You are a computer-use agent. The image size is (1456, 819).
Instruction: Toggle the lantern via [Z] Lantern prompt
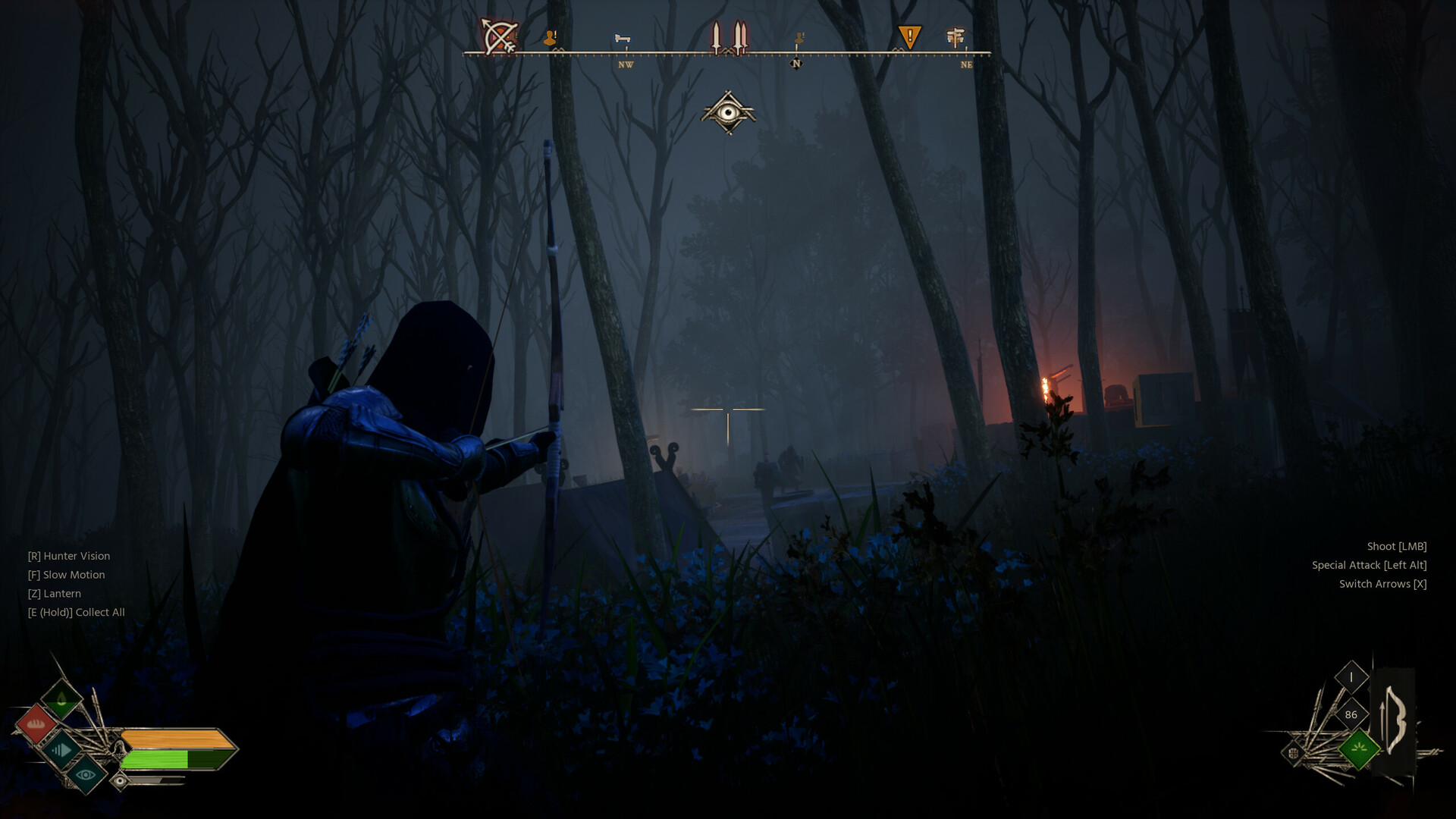click(x=53, y=593)
